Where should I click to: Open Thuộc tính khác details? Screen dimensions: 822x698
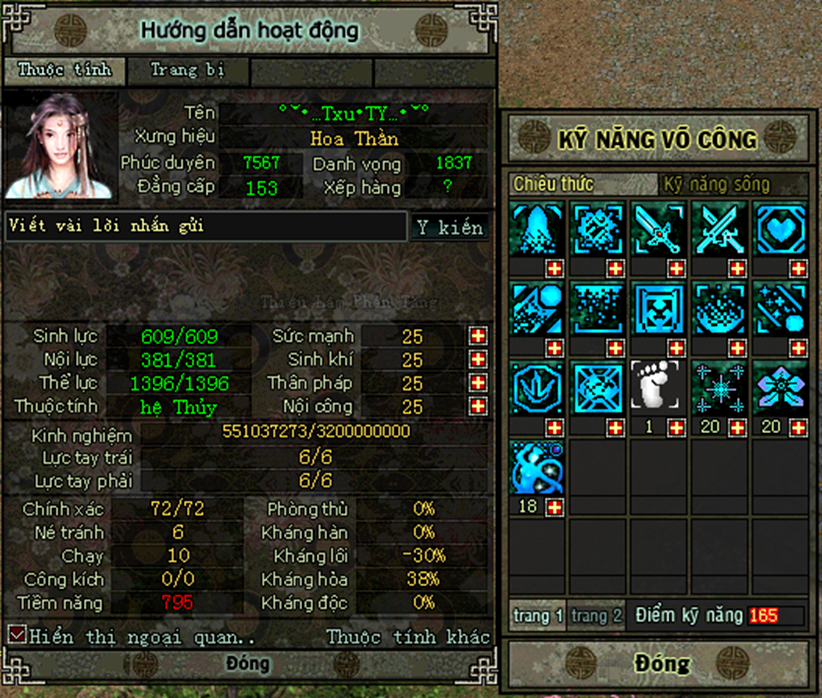point(408,637)
